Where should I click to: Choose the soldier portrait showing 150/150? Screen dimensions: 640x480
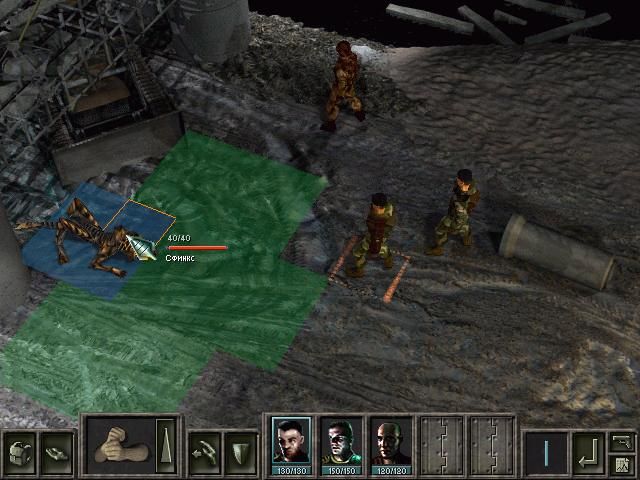(x=340, y=442)
